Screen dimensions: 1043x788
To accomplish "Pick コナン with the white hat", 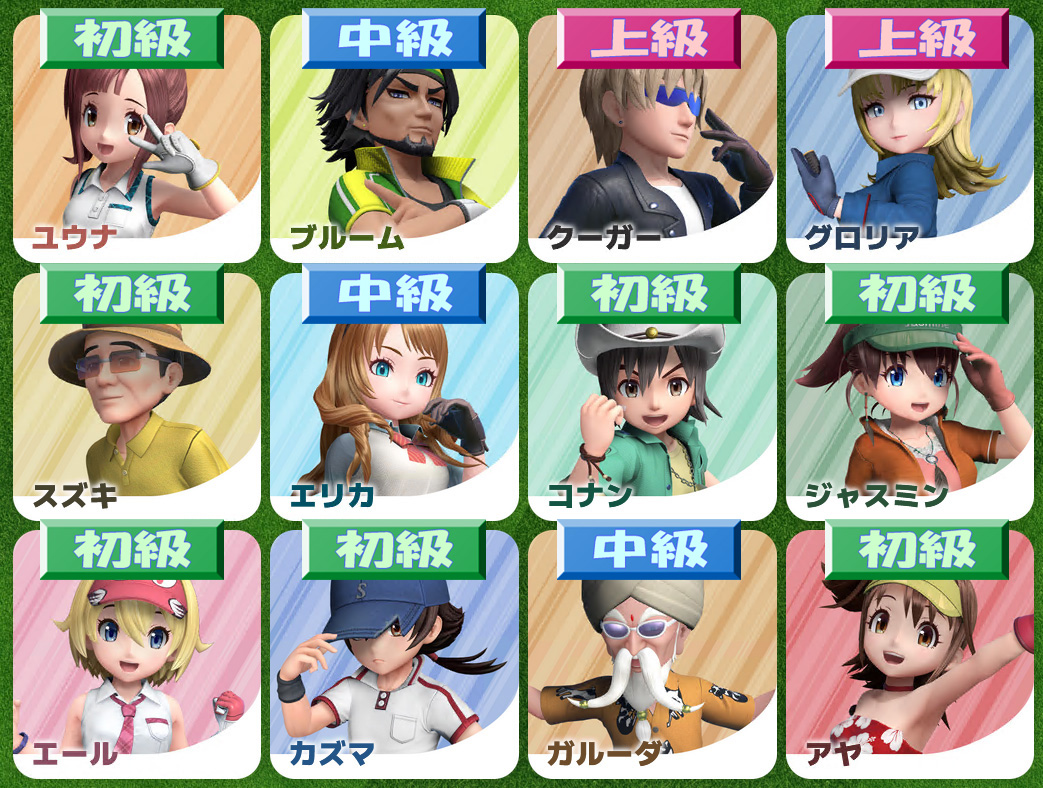I will tap(652, 398).
